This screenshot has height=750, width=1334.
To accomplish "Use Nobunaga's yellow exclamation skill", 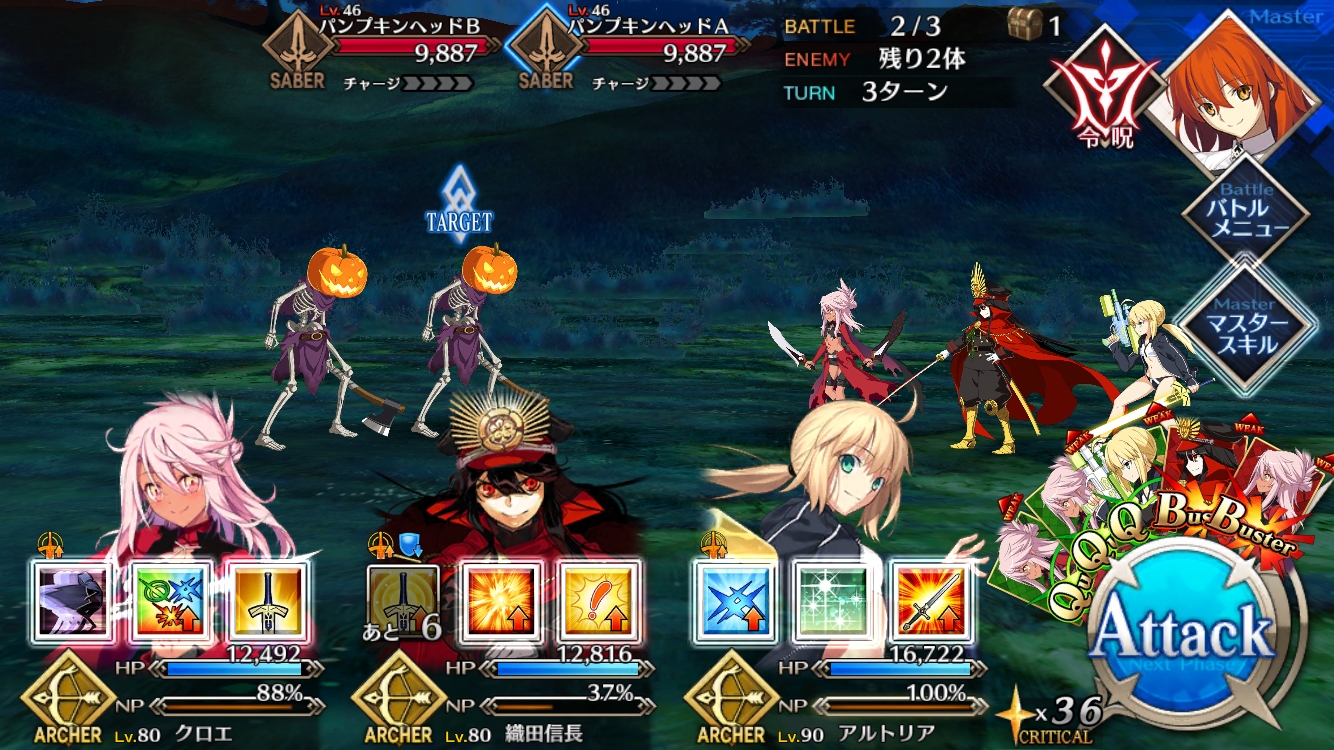I will 598,600.
